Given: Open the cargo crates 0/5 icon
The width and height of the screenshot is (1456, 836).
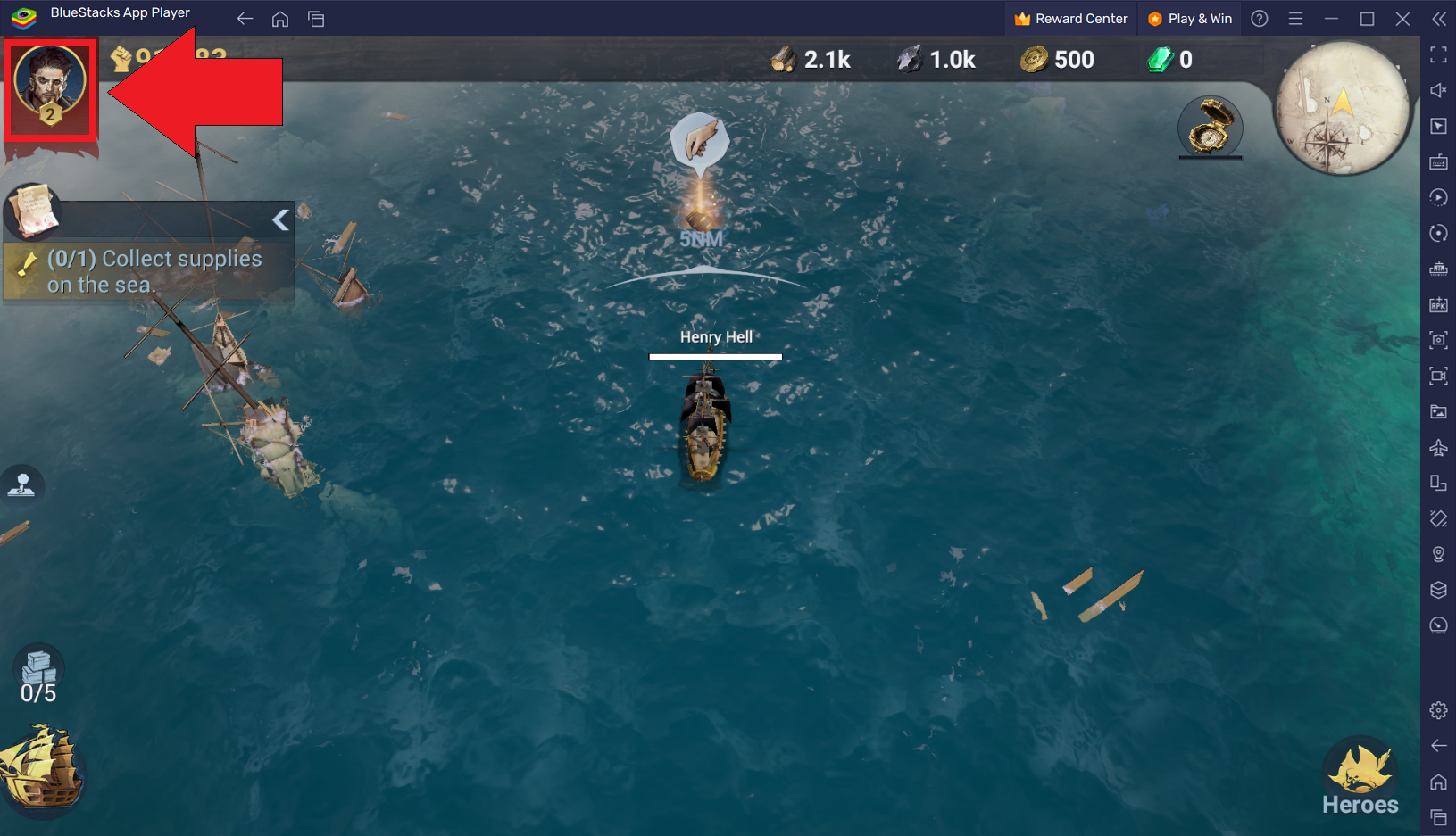Looking at the screenshot, I should pyautogui.click(x=38, y=675).
